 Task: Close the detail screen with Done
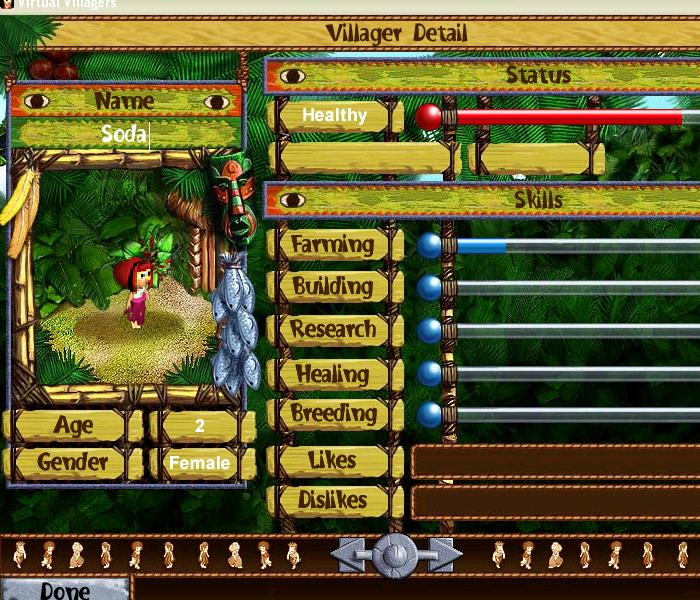click(x=65, y=589)
